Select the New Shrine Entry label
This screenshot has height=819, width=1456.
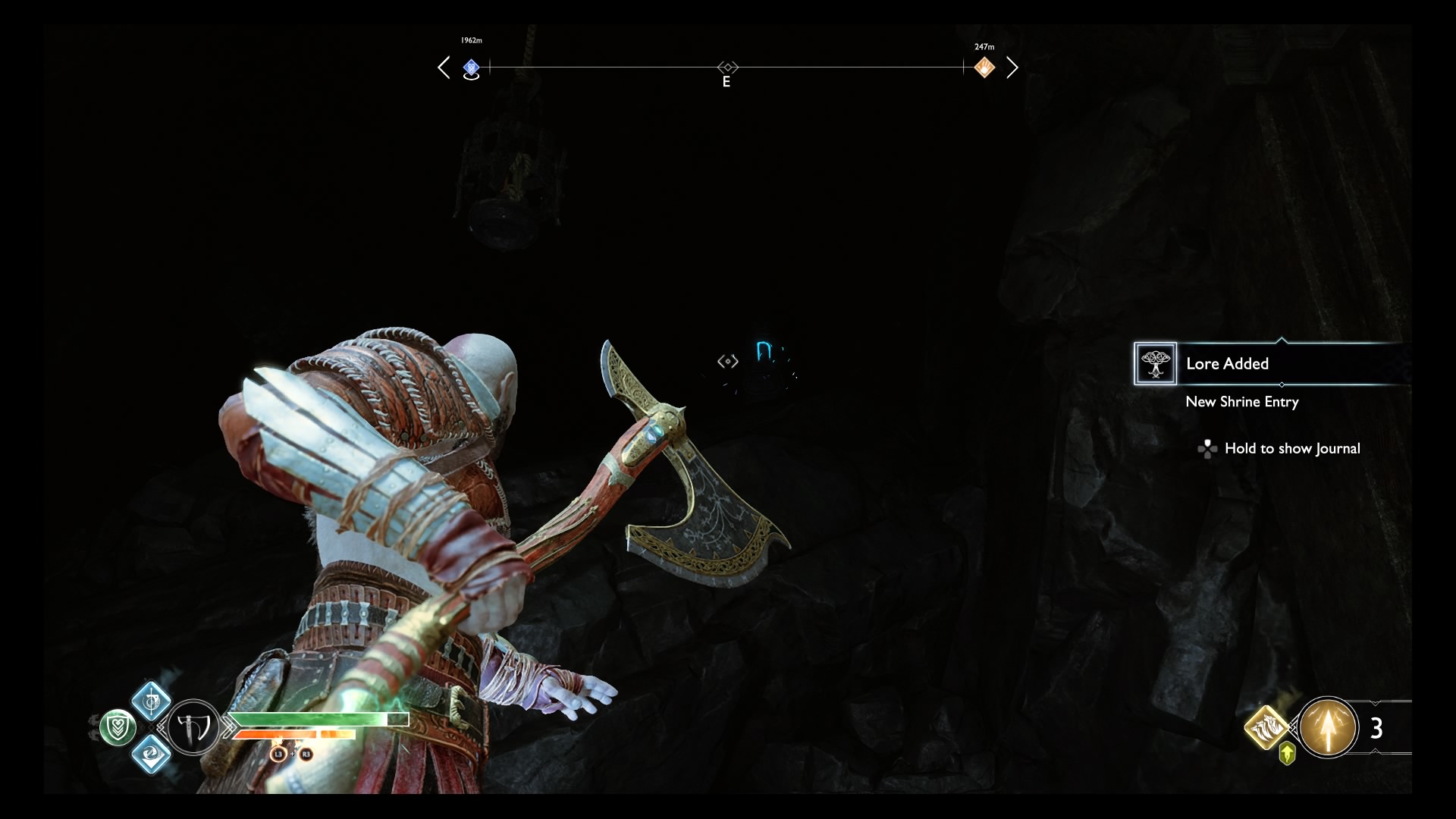tap(1243, 403)
